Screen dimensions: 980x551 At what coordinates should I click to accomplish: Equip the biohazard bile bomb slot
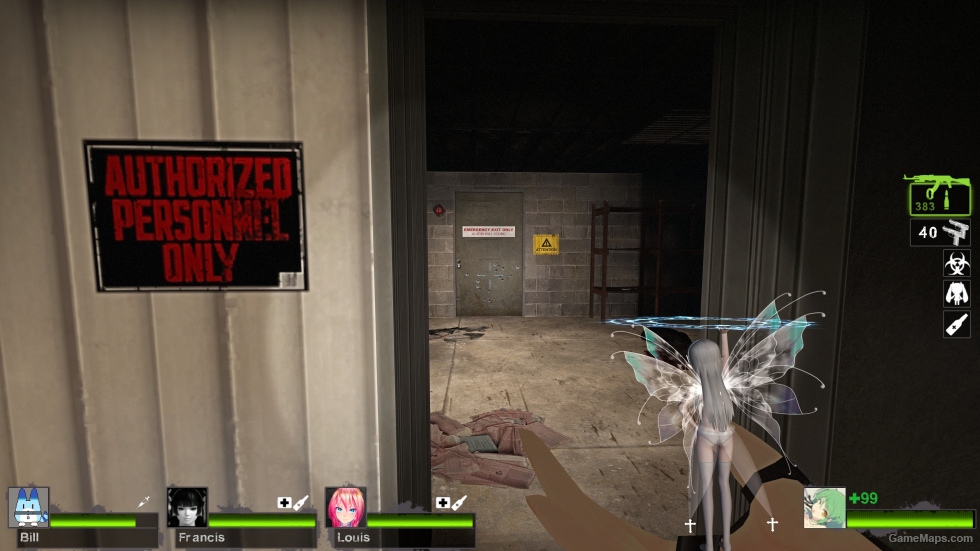tap(956, 263)
